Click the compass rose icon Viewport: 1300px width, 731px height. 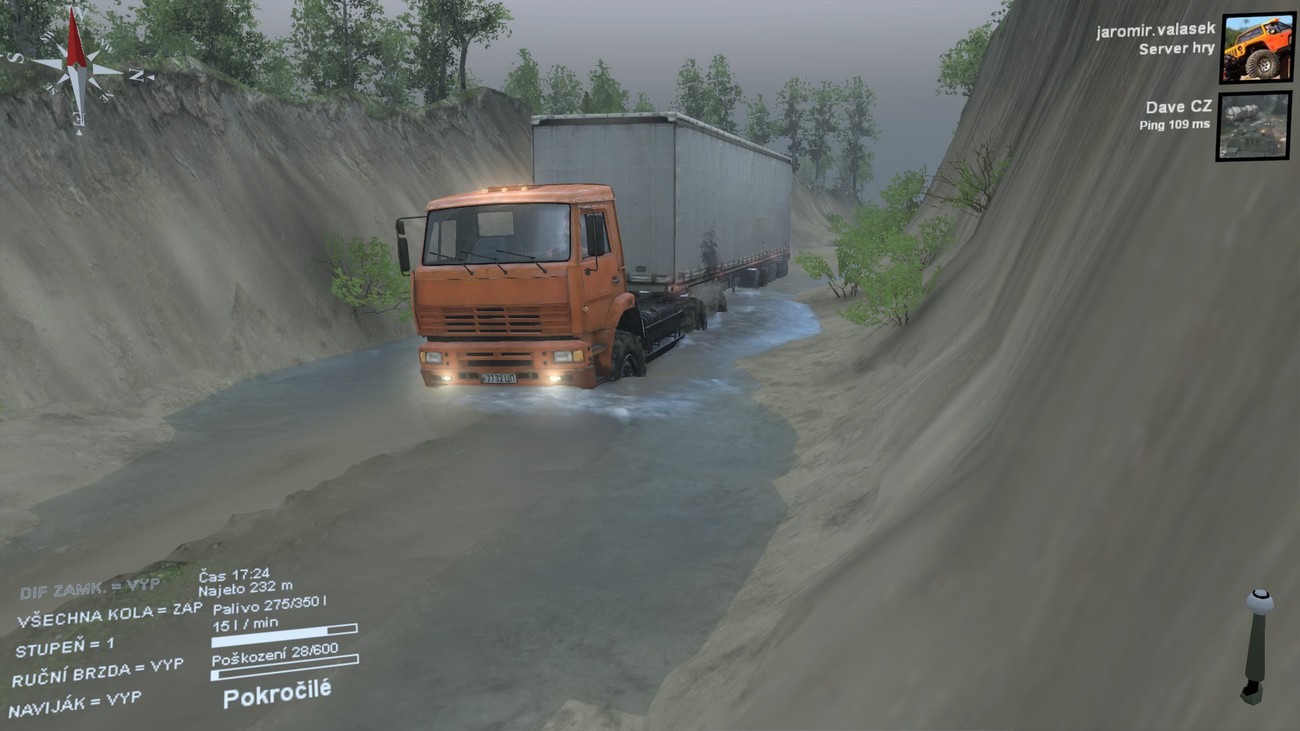click(x=77, y=66)
